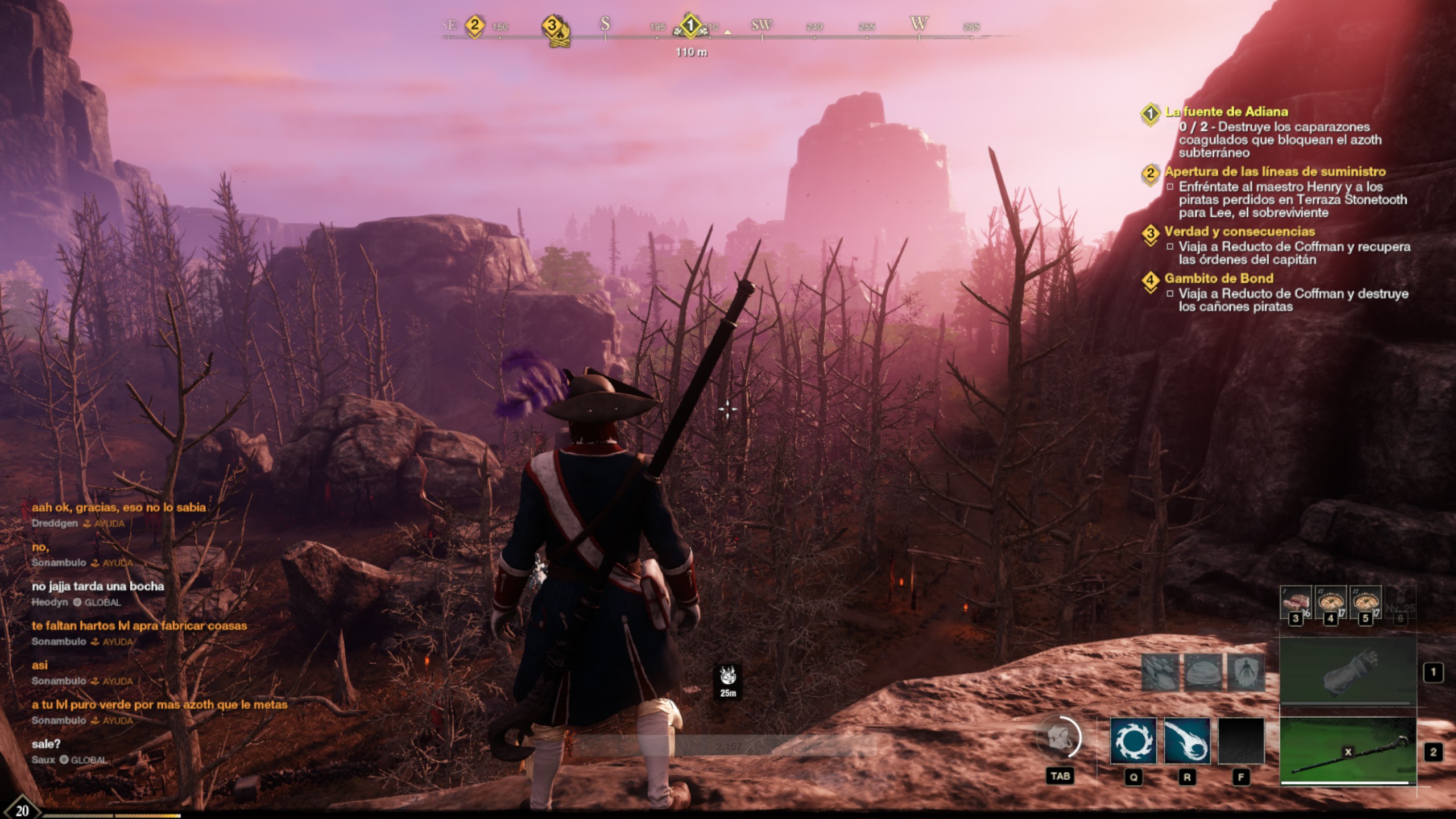
Task: Select La fuente de Adiana quest objective
Action: point(1227,112)
